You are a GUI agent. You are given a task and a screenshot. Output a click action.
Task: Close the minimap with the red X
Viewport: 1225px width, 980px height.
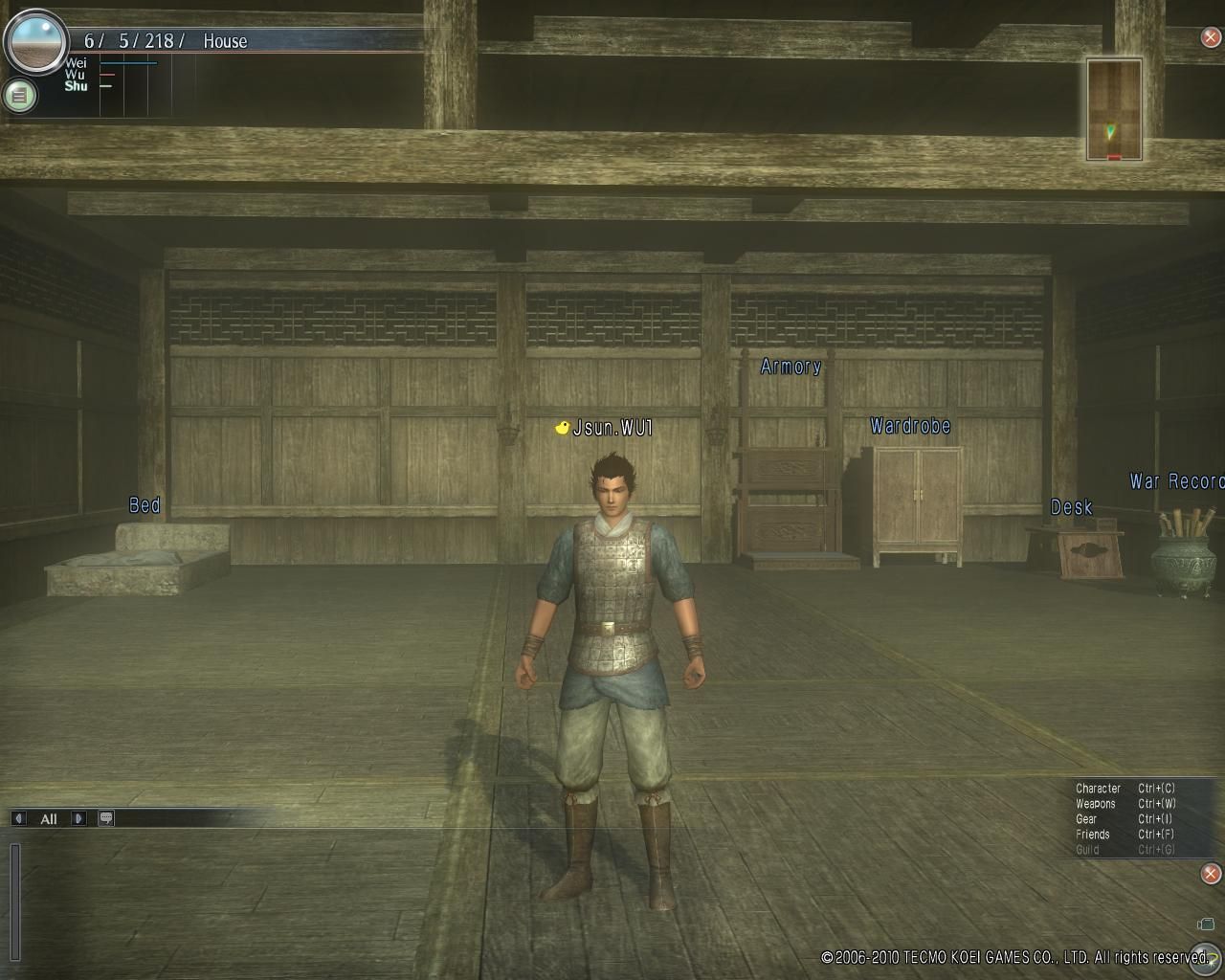pyautogui.click(x=1211, y=38)
